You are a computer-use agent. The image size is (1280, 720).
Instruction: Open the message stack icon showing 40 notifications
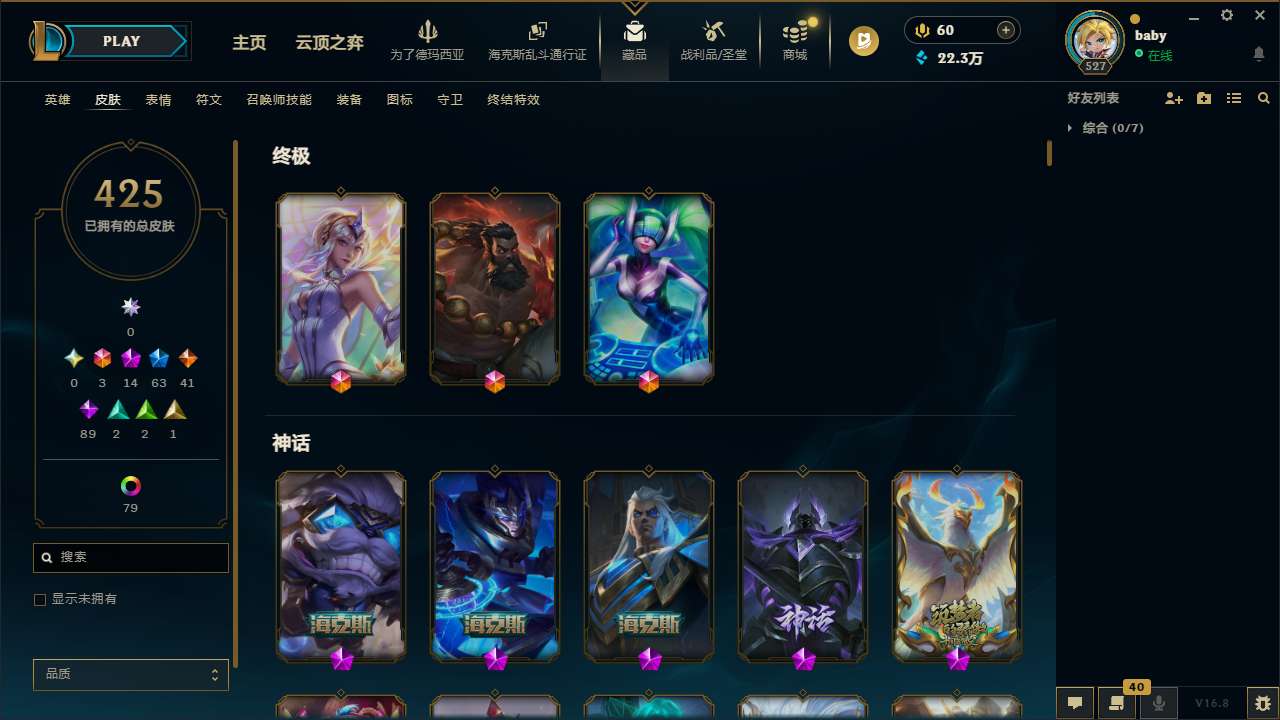coord(1115,703)
